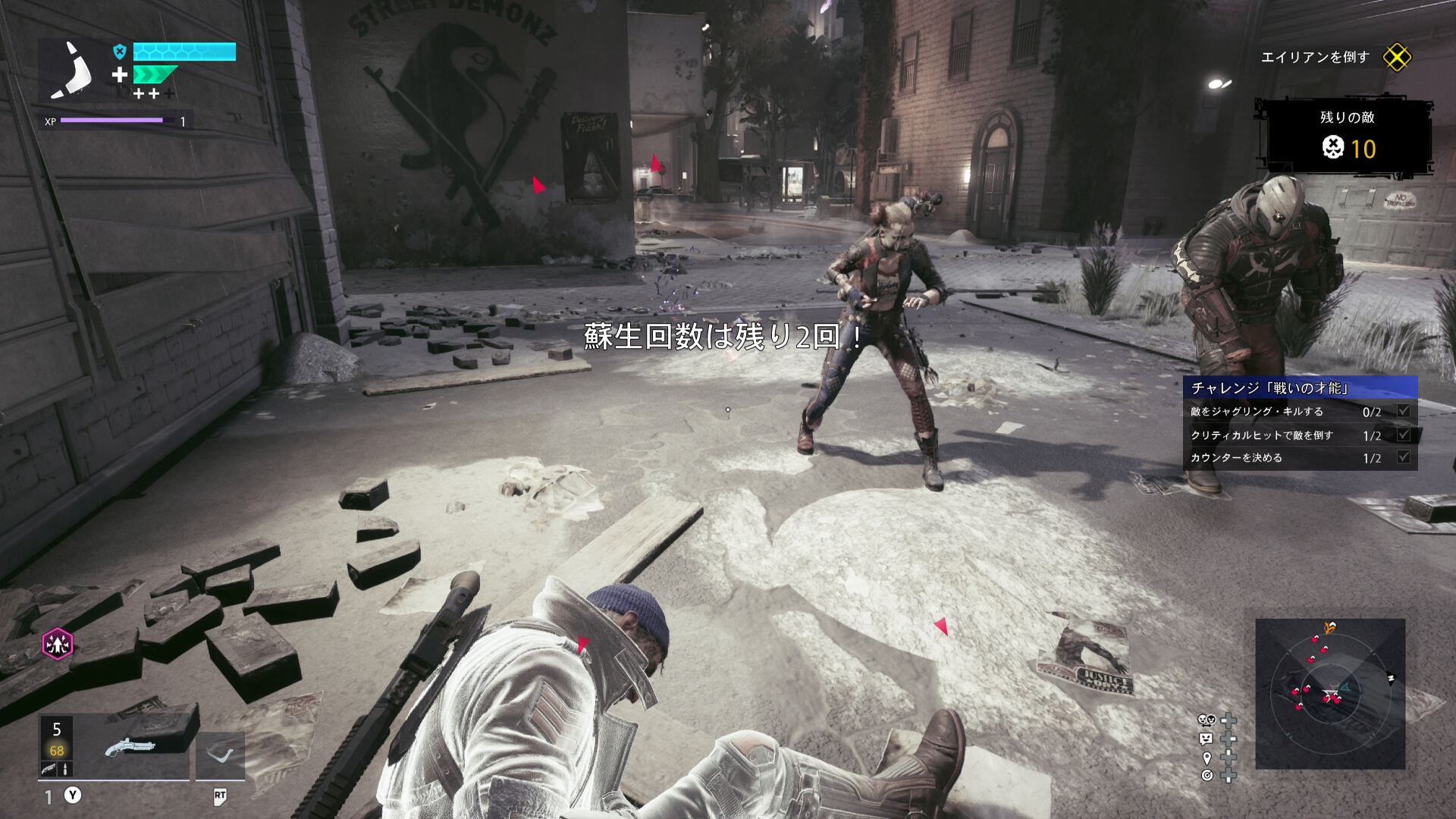Click the target icon beside the minimap
The image size is (1456, 819).
pos(1207,775)
